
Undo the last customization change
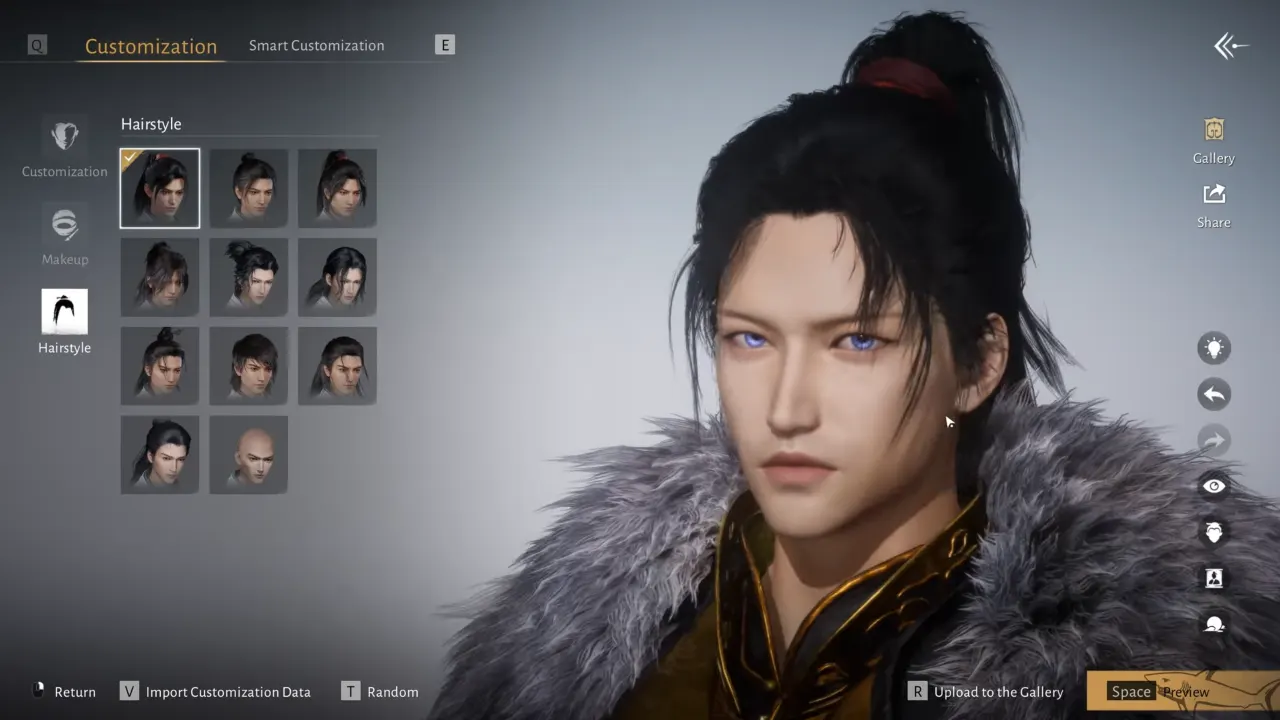1214,394
